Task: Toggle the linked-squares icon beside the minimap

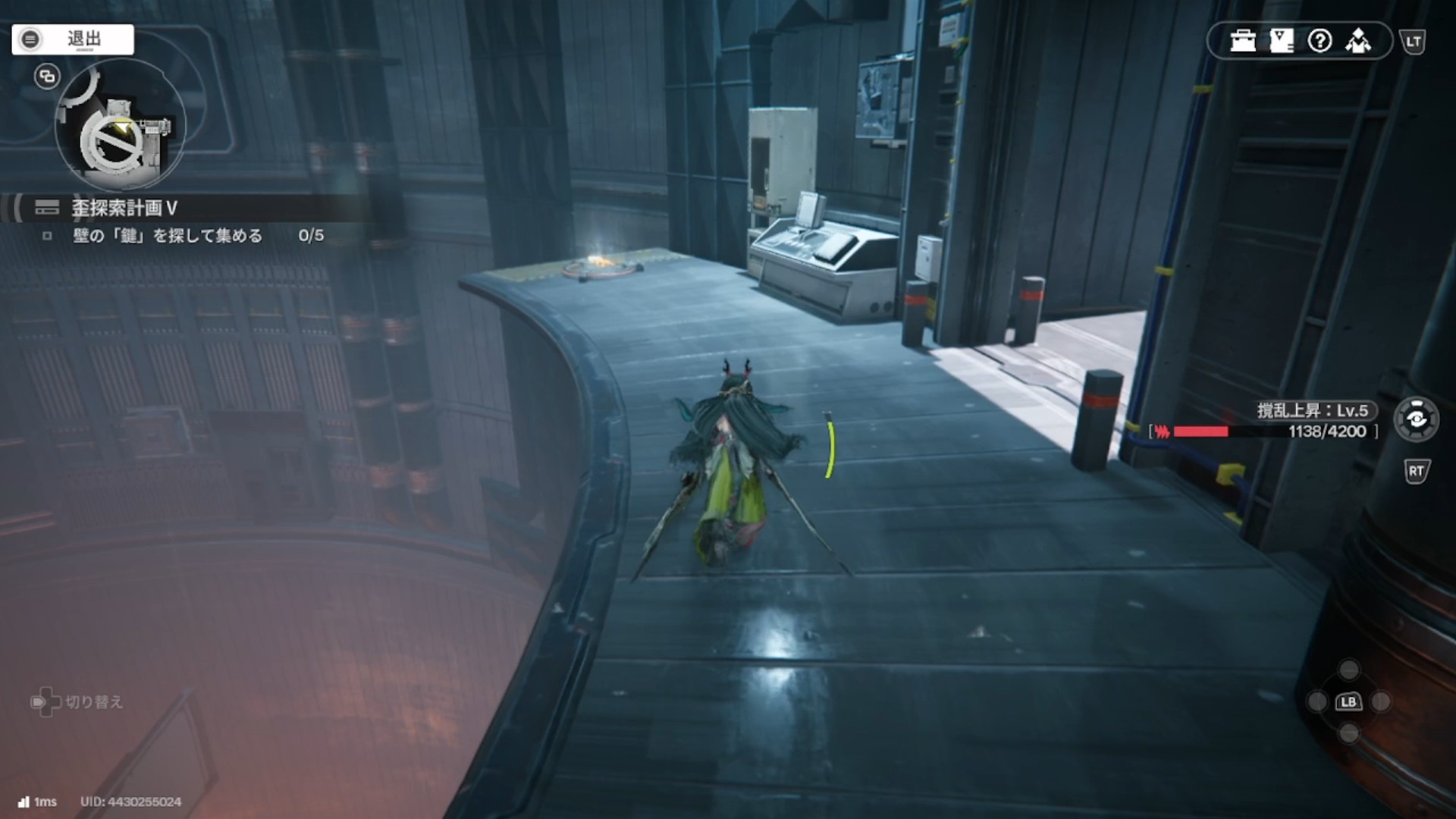Action: pyautogui.click(x=47, y=77)
